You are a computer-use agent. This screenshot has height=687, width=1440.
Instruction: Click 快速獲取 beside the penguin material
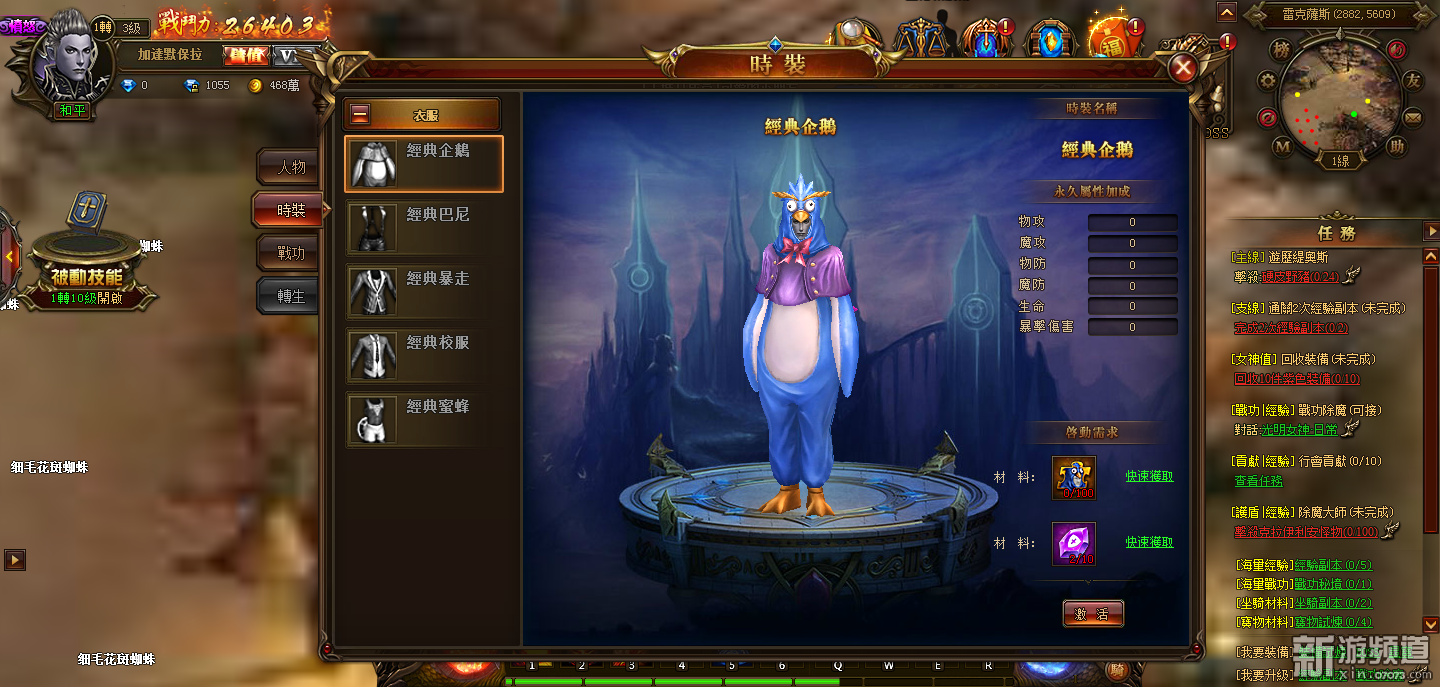pos(1149,477)
